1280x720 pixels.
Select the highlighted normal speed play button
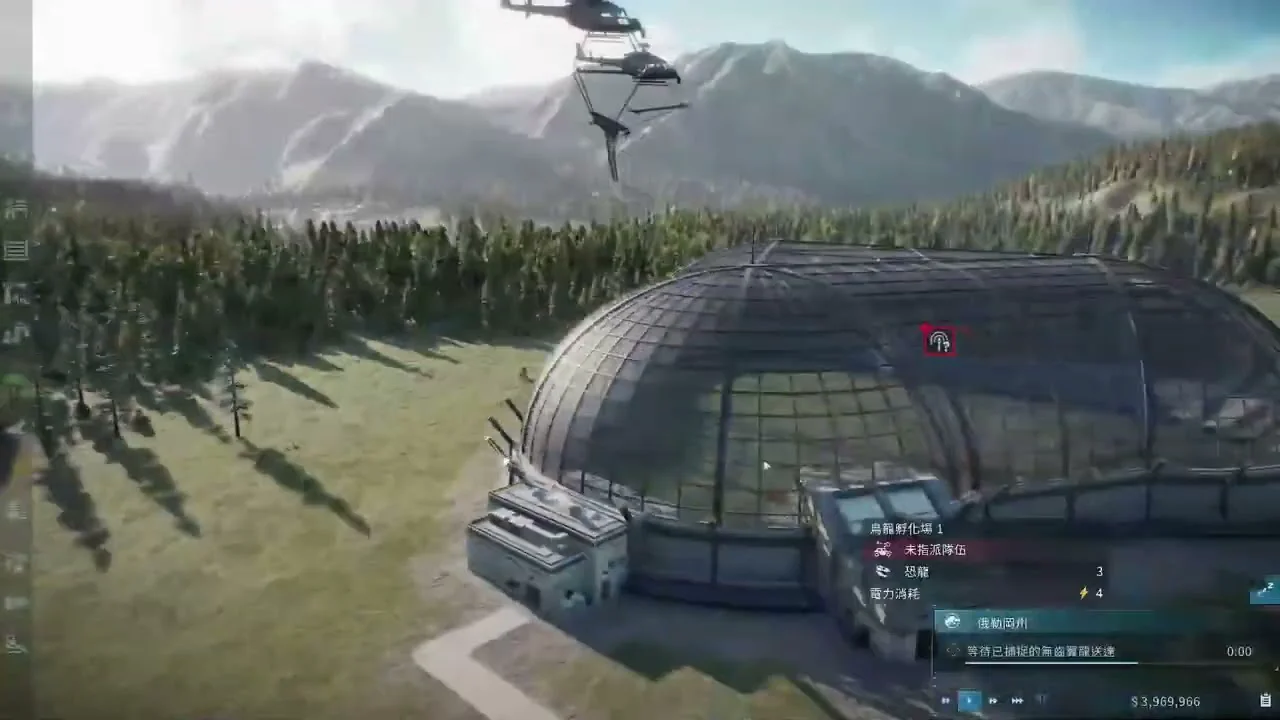click(x=969, y=701)
